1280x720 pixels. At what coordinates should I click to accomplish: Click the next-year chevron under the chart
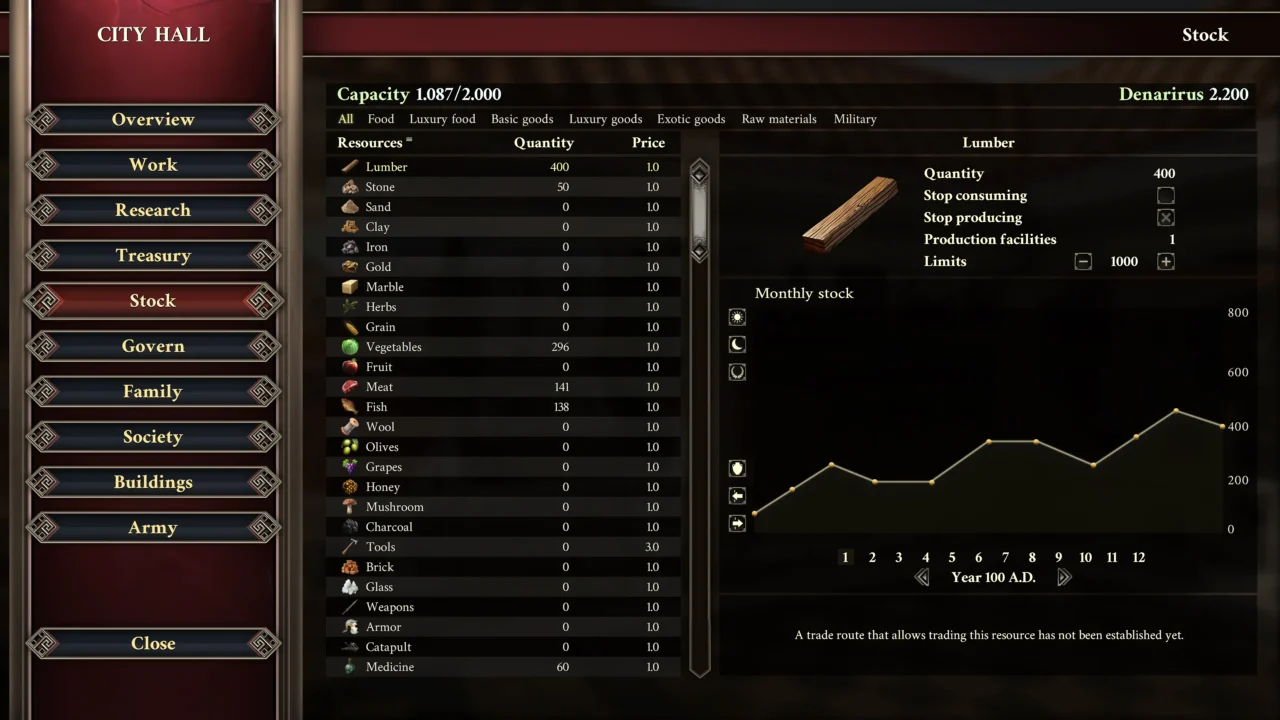[1065, 577]
